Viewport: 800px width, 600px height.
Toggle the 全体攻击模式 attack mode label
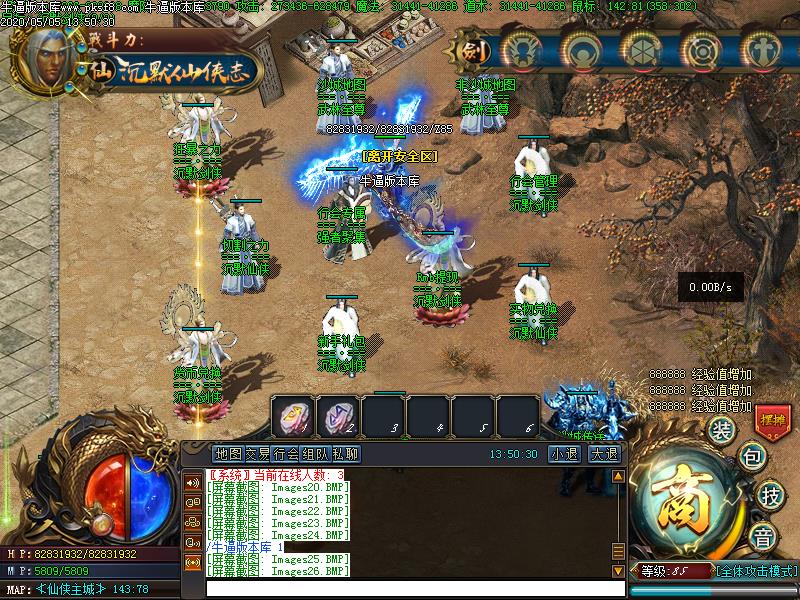click(757, 571)
